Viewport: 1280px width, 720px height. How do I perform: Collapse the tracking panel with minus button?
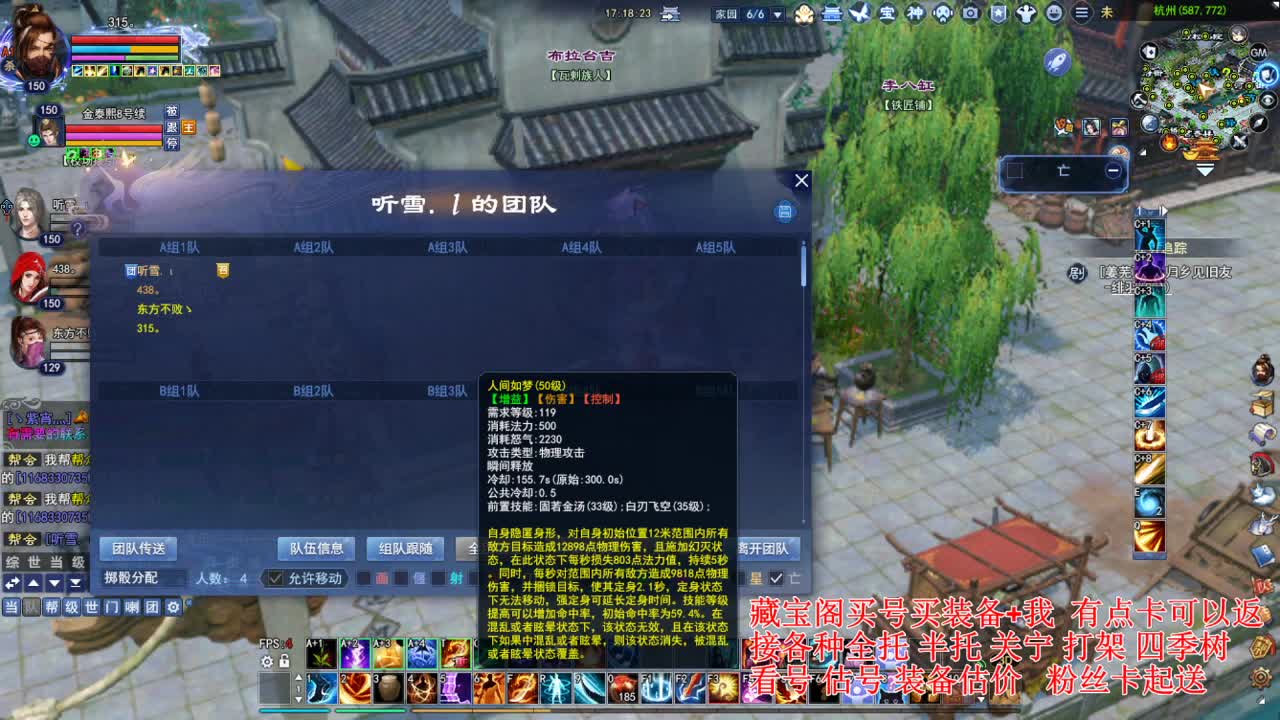click(1113, 170)
